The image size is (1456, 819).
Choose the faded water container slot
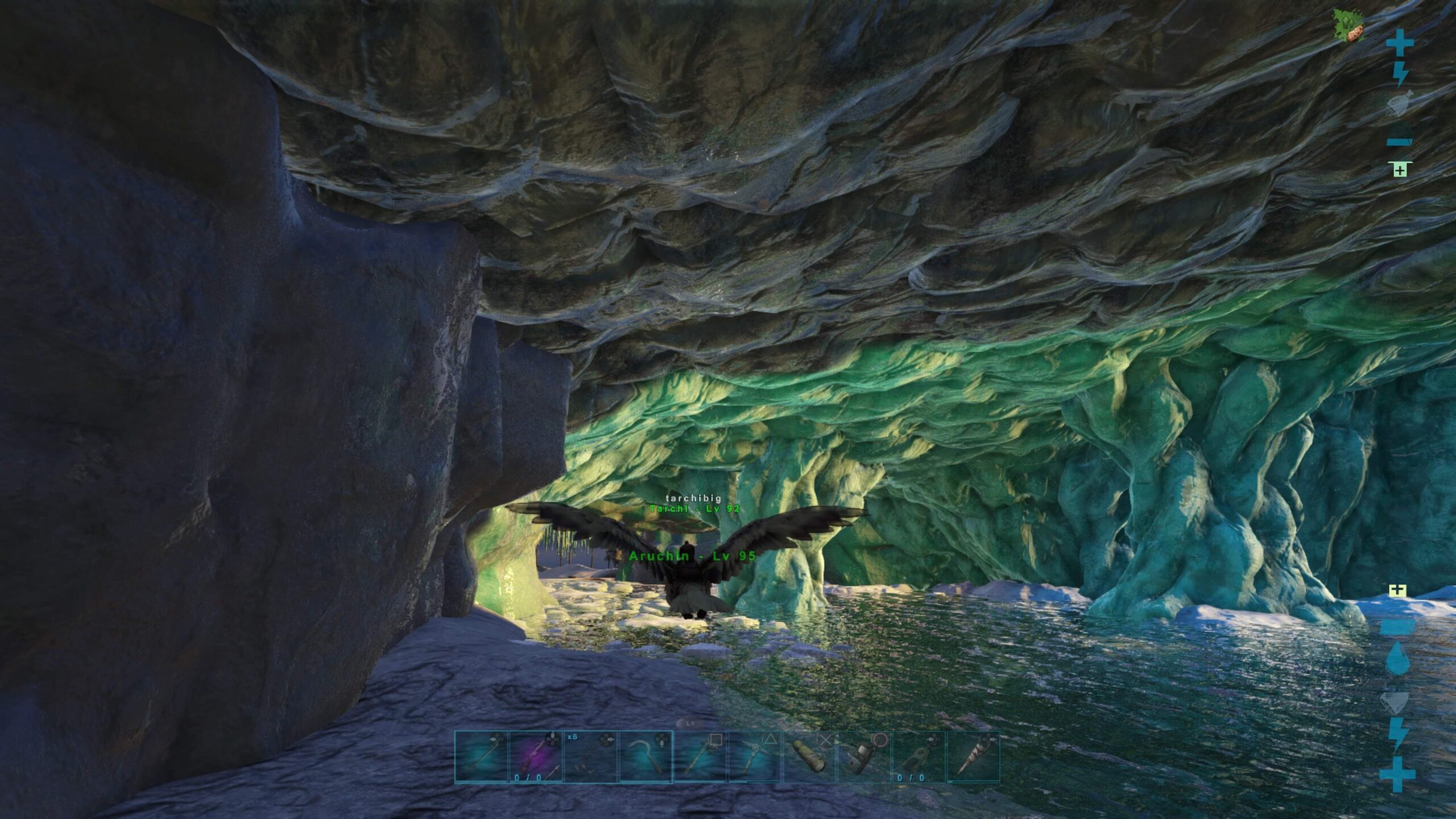(x=919, y=757)
